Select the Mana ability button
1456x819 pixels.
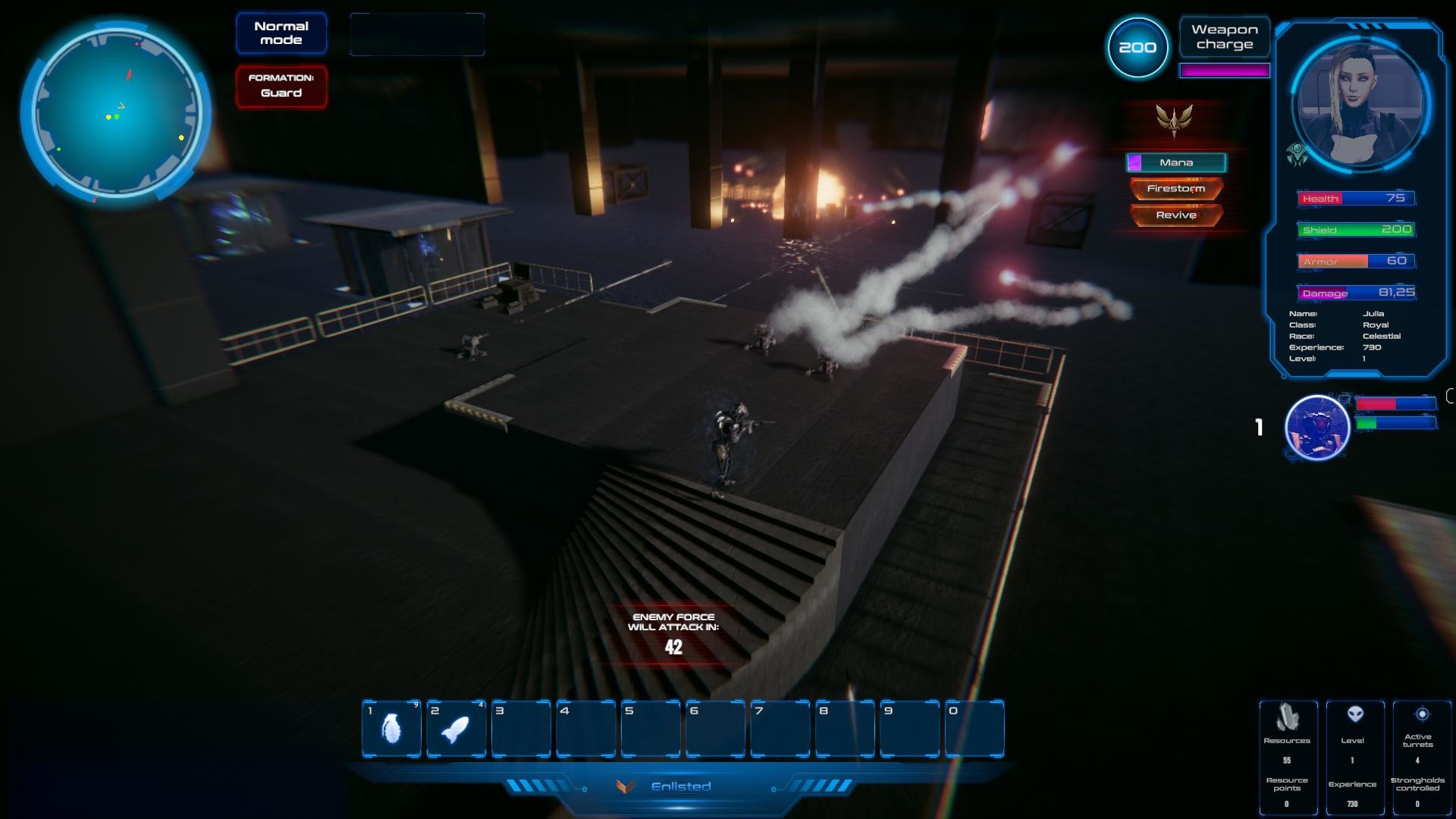tap(1175, 162)
